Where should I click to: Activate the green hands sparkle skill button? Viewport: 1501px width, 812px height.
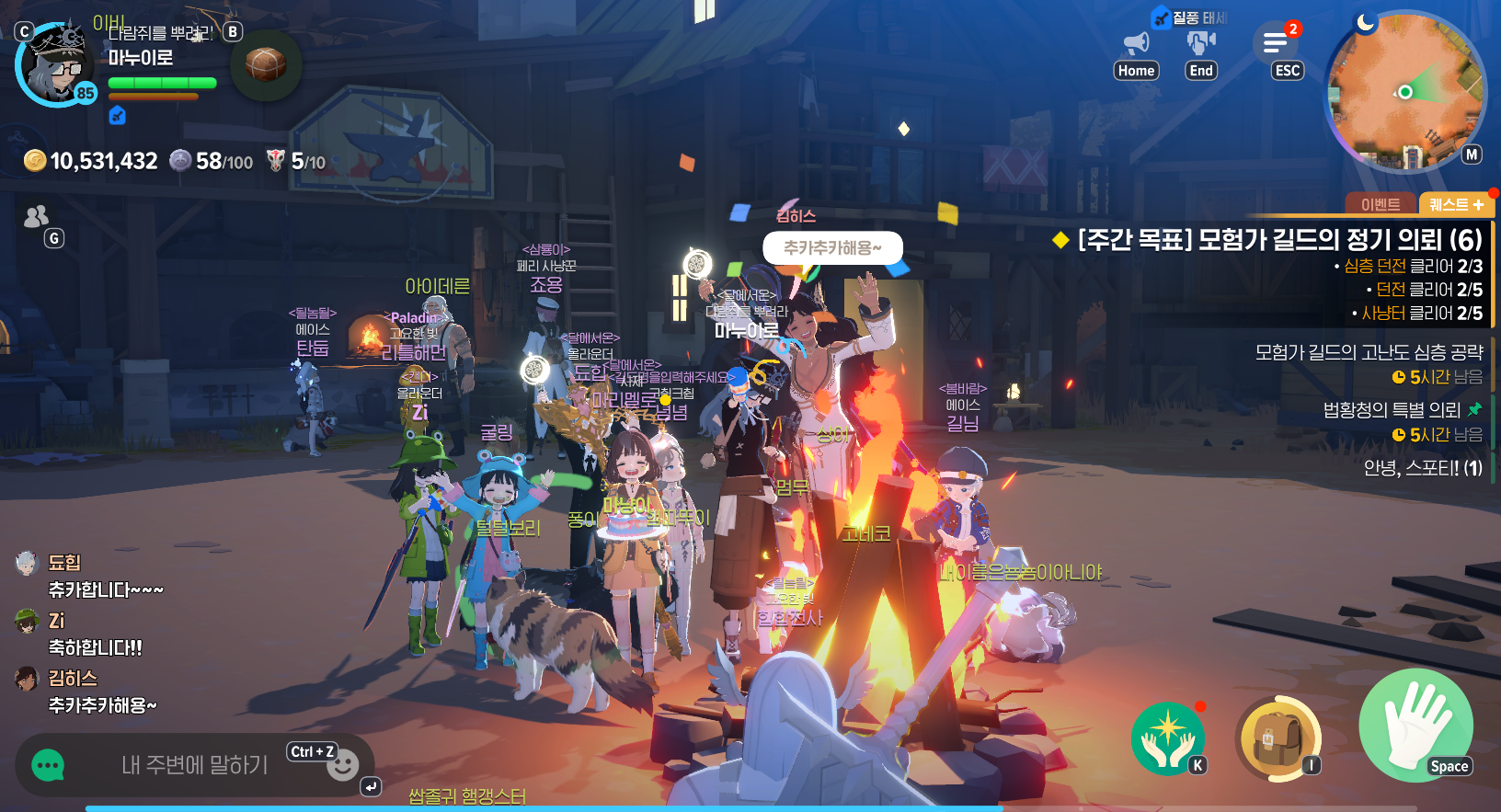1167,738
